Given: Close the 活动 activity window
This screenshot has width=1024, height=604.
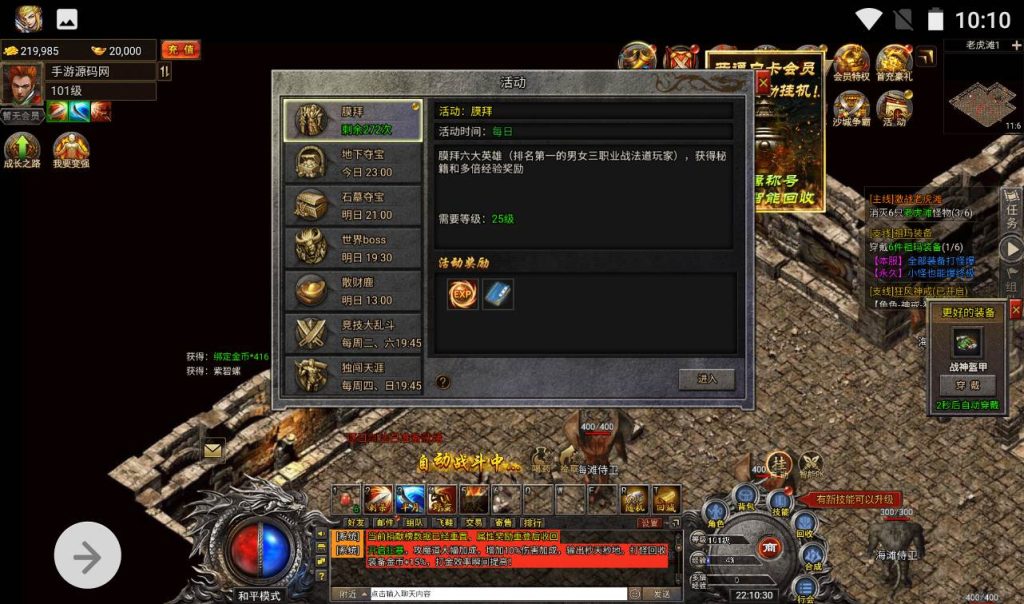Looking at the screenshot, I should [763, 85].
